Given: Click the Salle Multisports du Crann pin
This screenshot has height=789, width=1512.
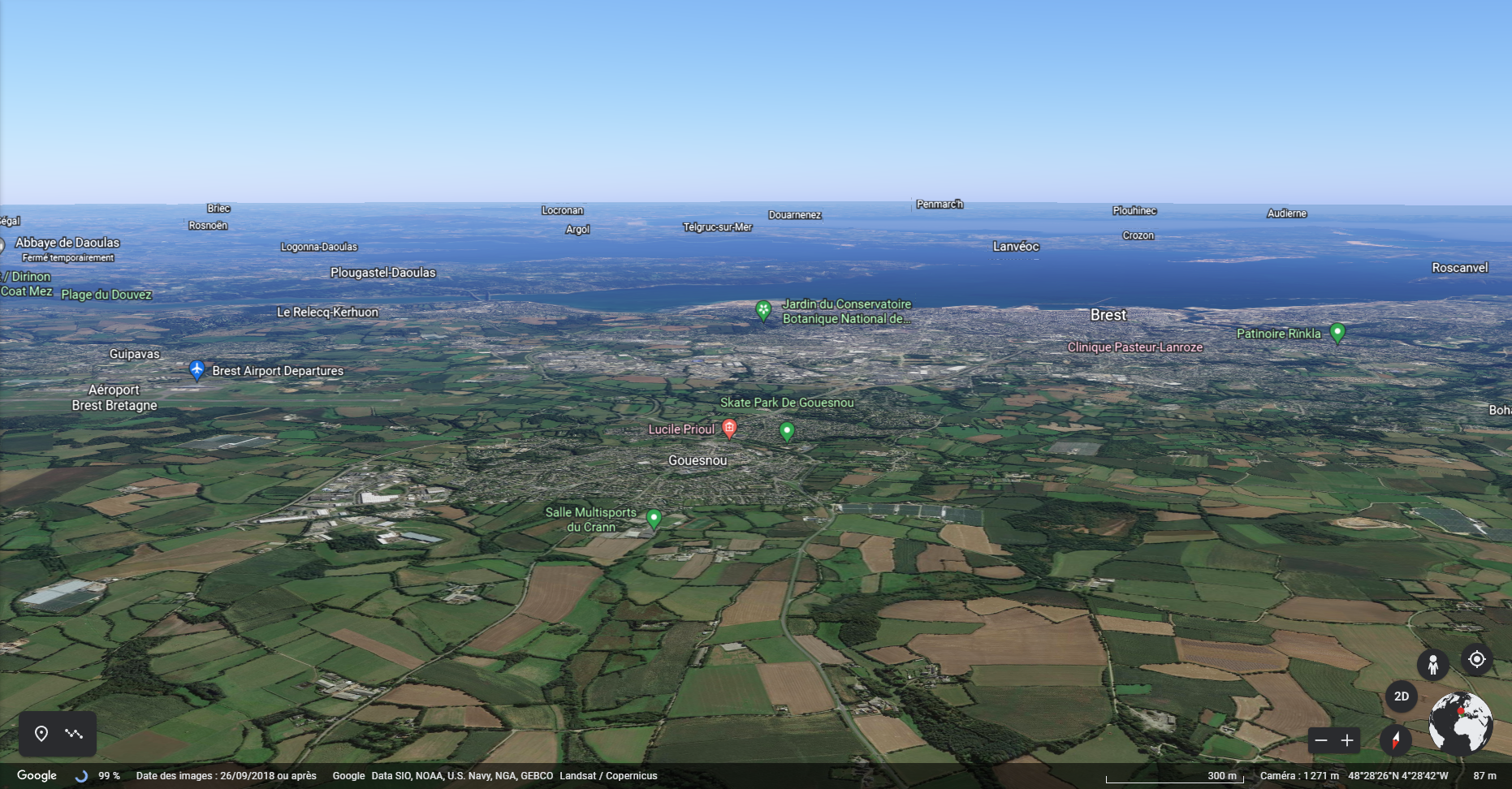Looking at the screenshot, I should [x=655, y=518].
